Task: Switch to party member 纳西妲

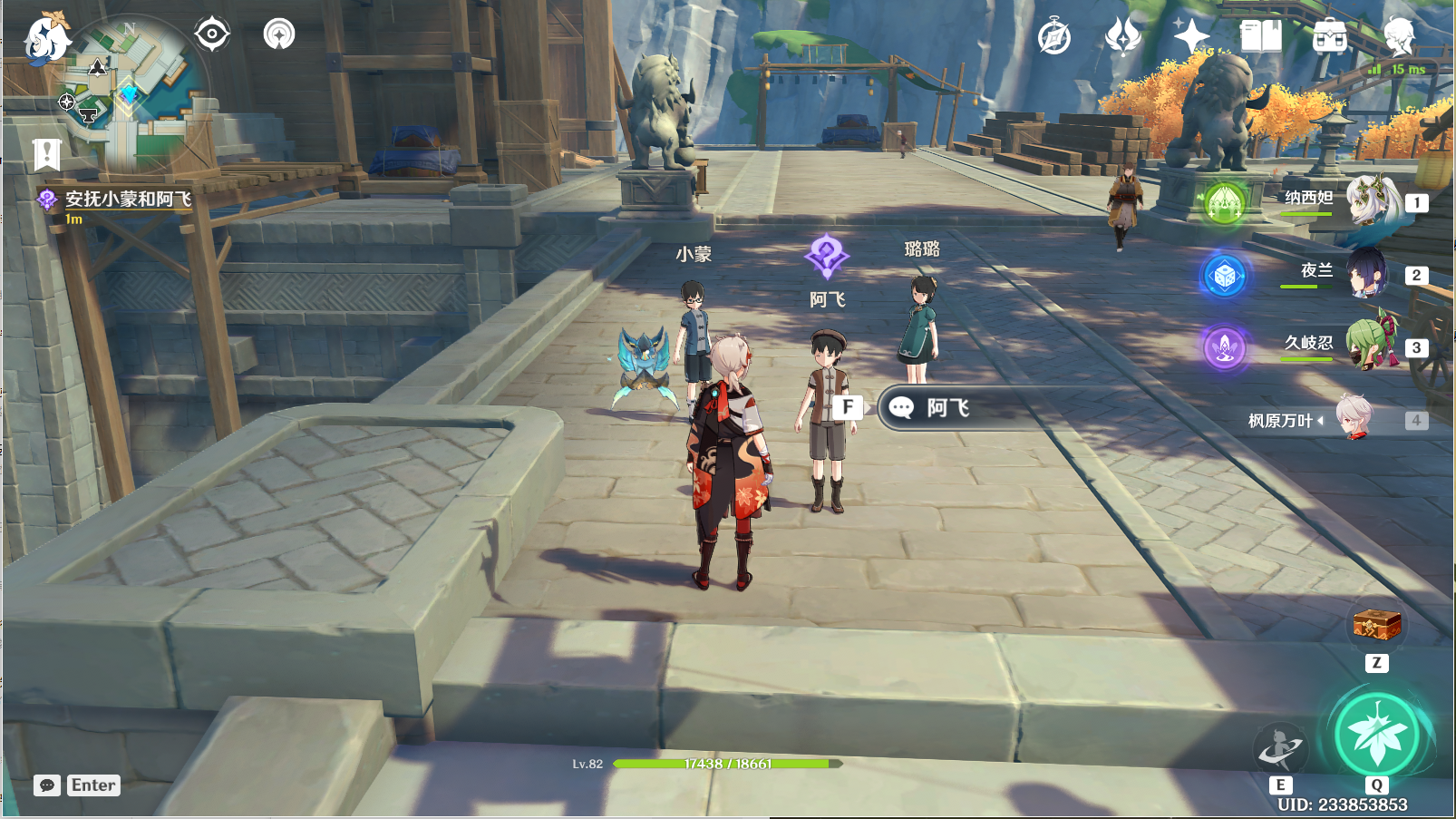Action: pyautogui.click(x=1369, y=201)
